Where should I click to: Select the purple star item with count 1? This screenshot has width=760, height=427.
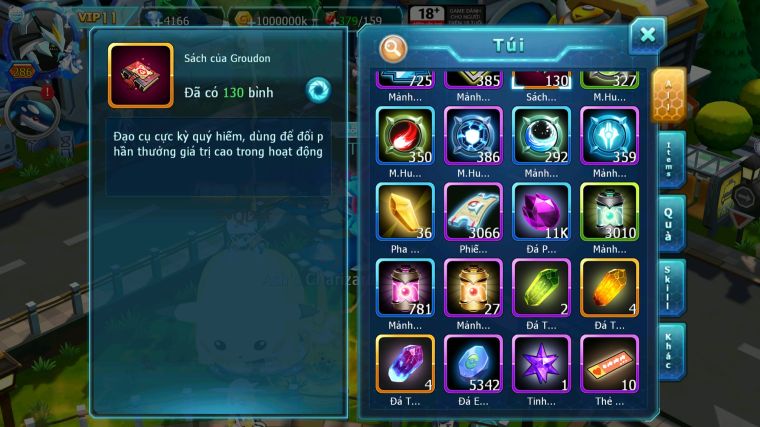click(541, 362)
